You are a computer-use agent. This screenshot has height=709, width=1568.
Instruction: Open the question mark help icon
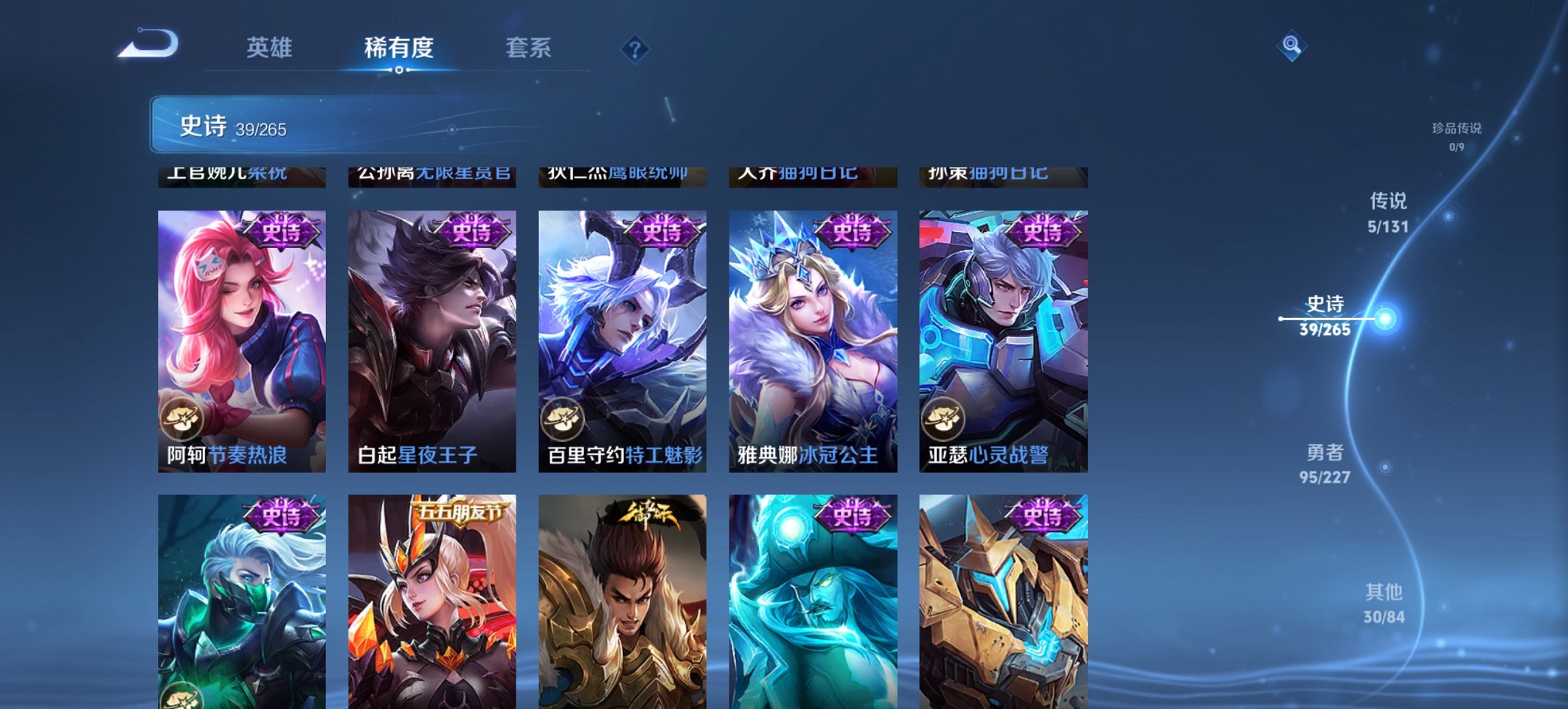pyautogui.click(x=634, y=48)
